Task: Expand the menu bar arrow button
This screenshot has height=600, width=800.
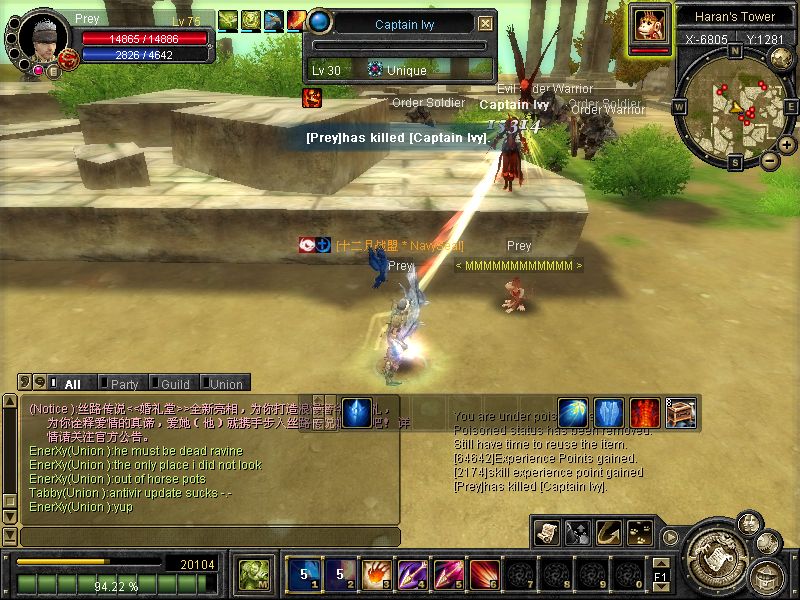Action: (670, 536)
